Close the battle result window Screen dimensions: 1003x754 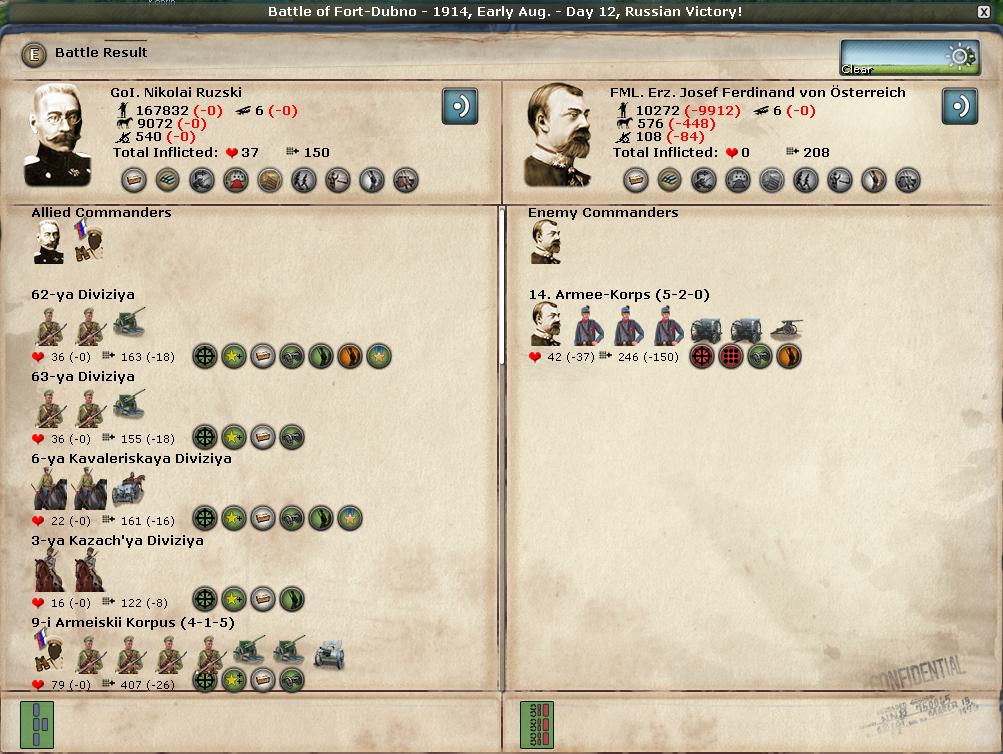pos(984,11)
